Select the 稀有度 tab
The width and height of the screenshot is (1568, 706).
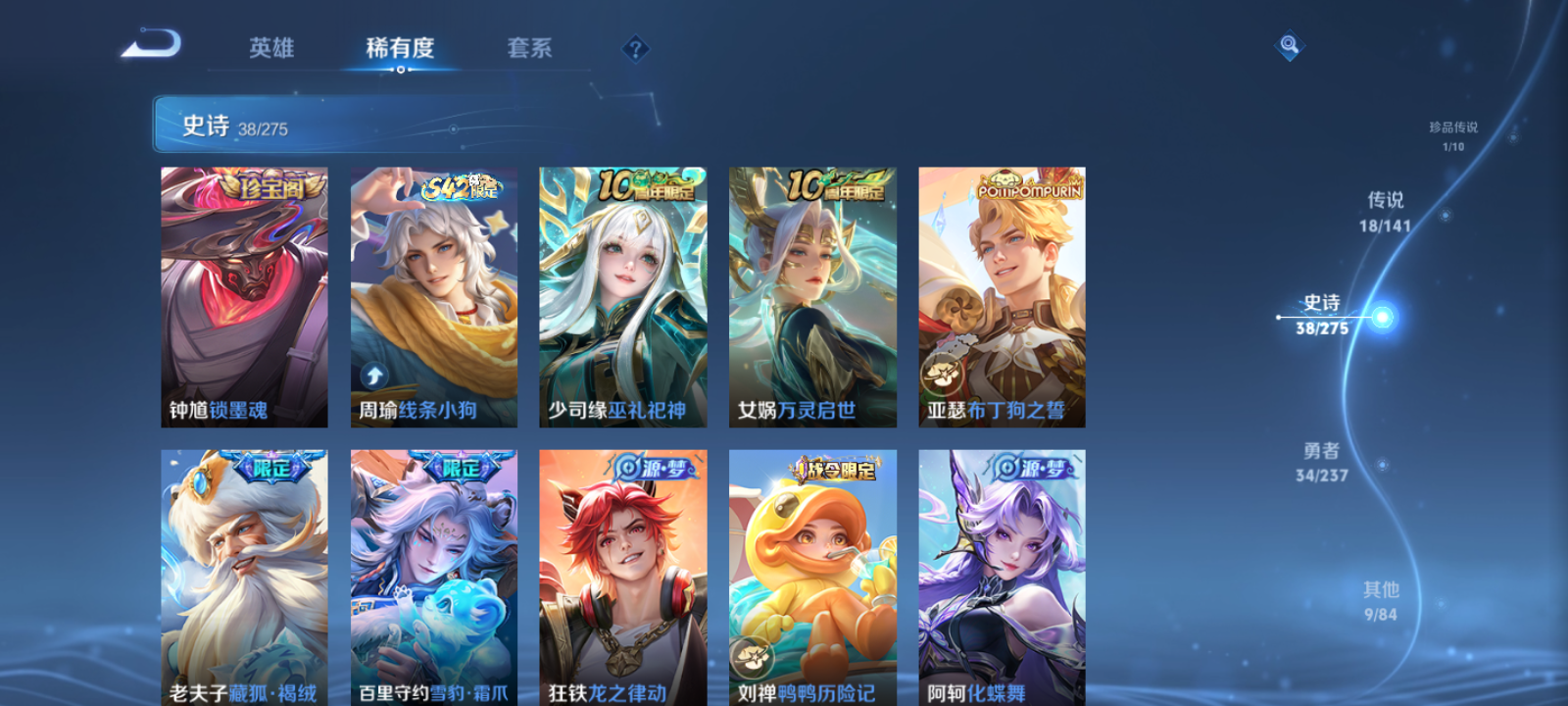400,48
